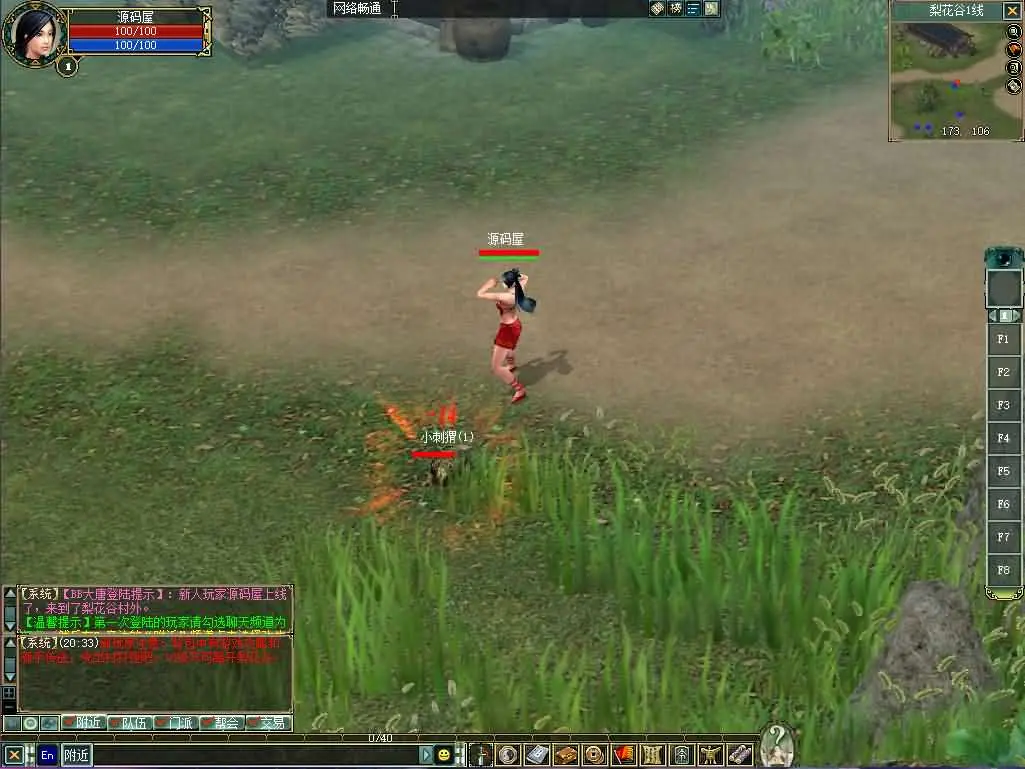Open the treasure chest icon in bottom bar
The width and height of the screenshot is (1025, 769).
[x=565, y=755]
